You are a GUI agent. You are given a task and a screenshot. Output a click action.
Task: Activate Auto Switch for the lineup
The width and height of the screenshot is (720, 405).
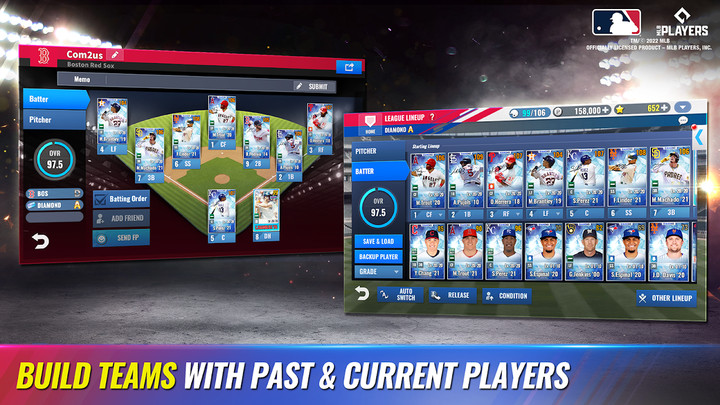pos(399,295)
